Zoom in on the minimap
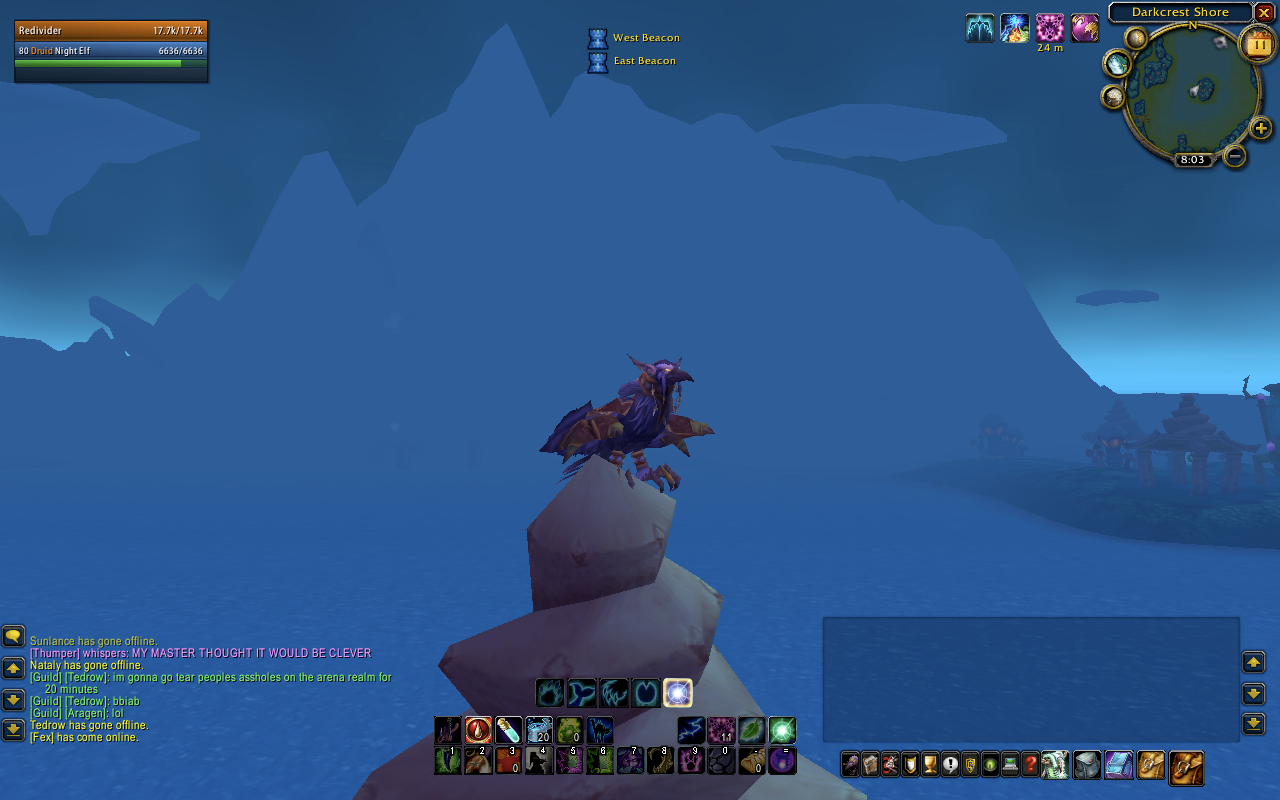 coord(1261,128)
